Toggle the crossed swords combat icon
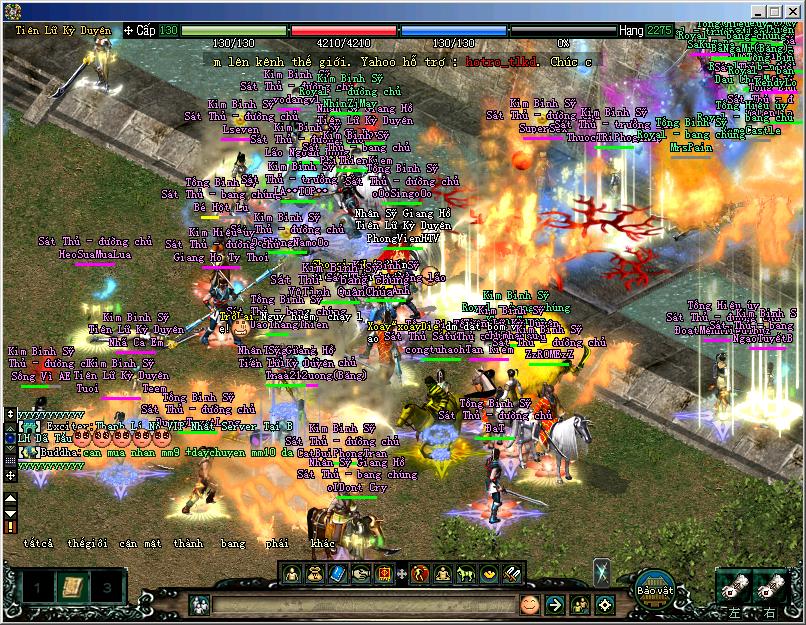806x625 pixels. point(512,574)
